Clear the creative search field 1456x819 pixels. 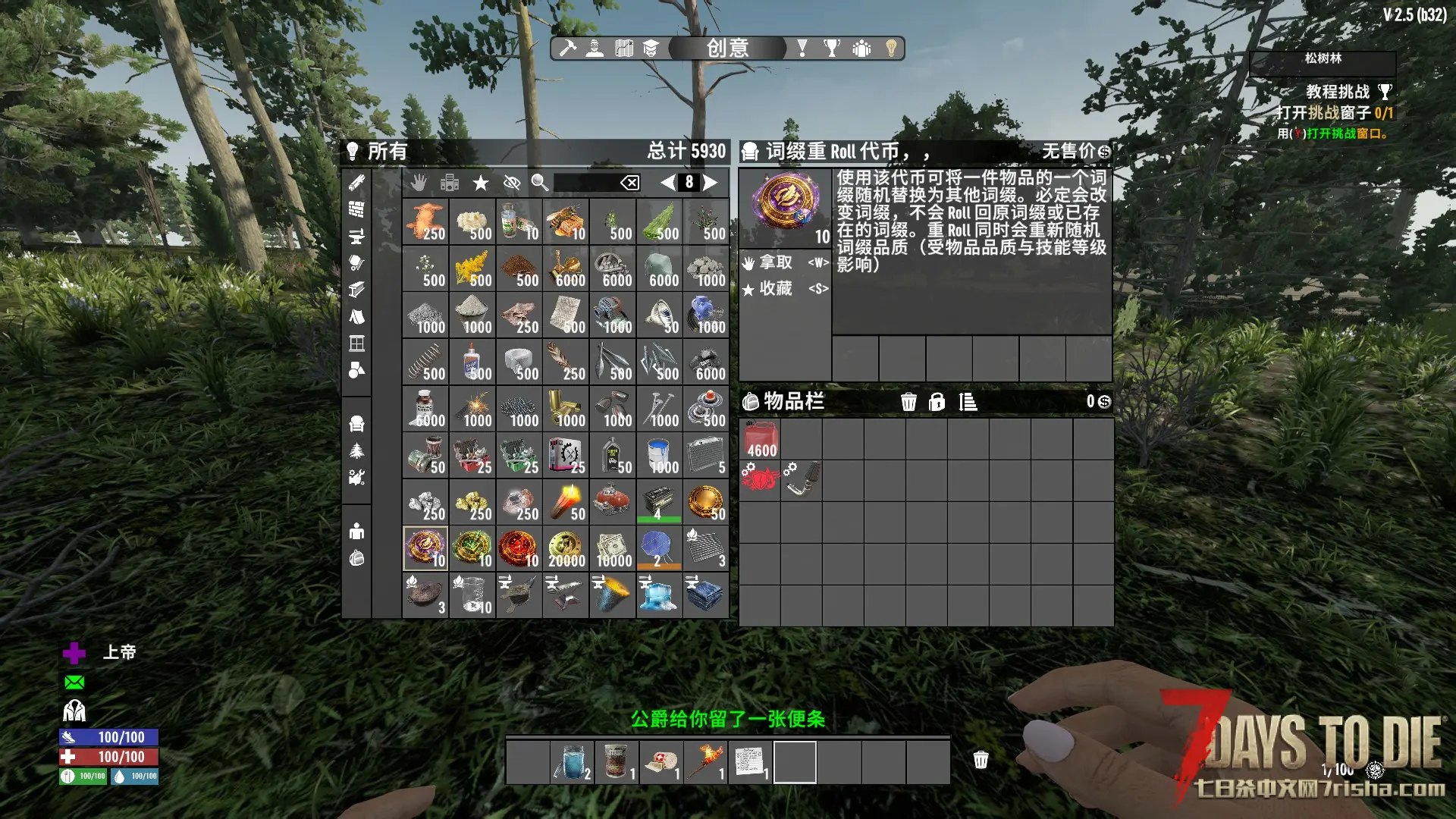click(x=630, y=183)
